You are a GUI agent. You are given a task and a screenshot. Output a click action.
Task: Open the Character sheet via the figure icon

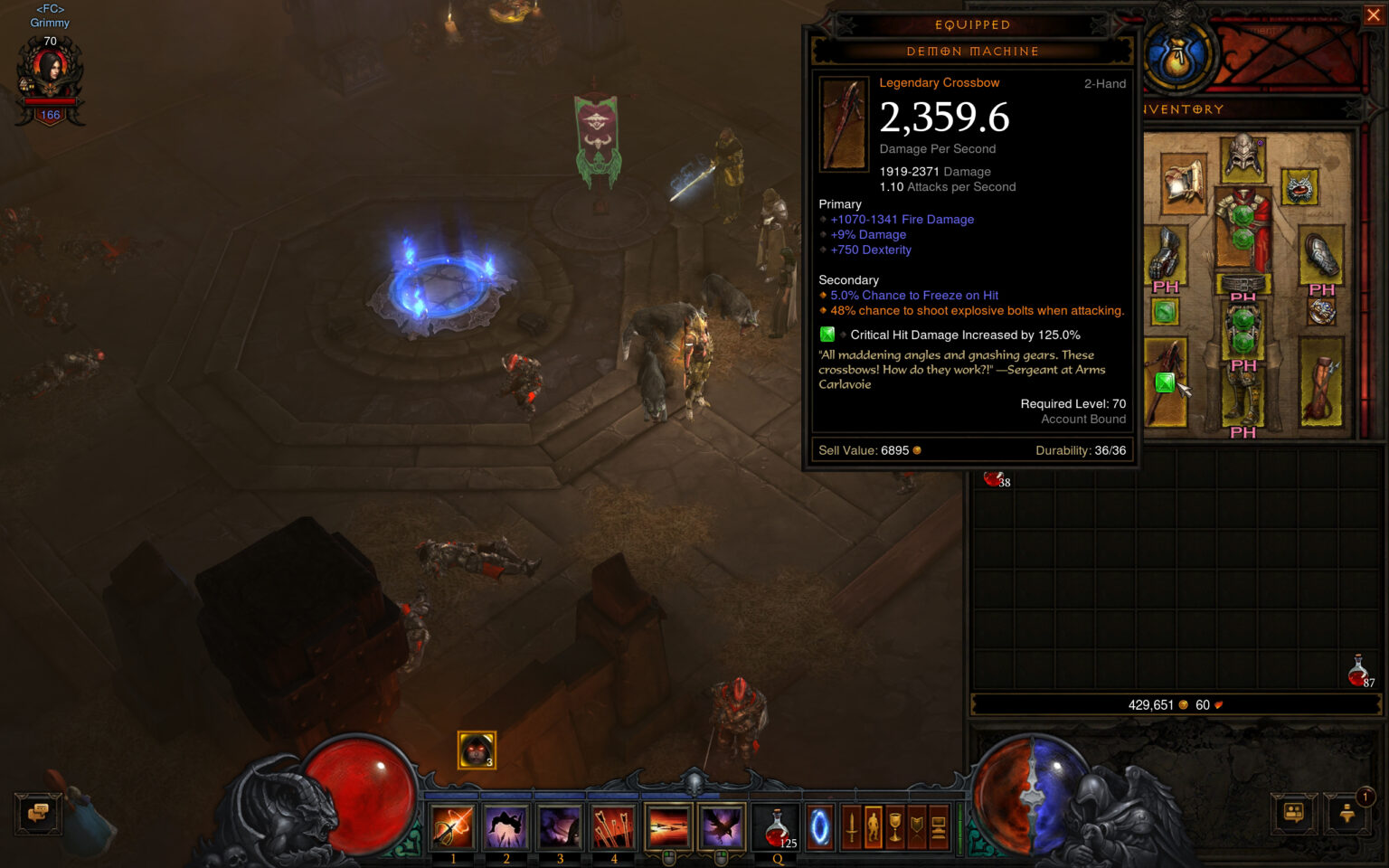(874, 826)
